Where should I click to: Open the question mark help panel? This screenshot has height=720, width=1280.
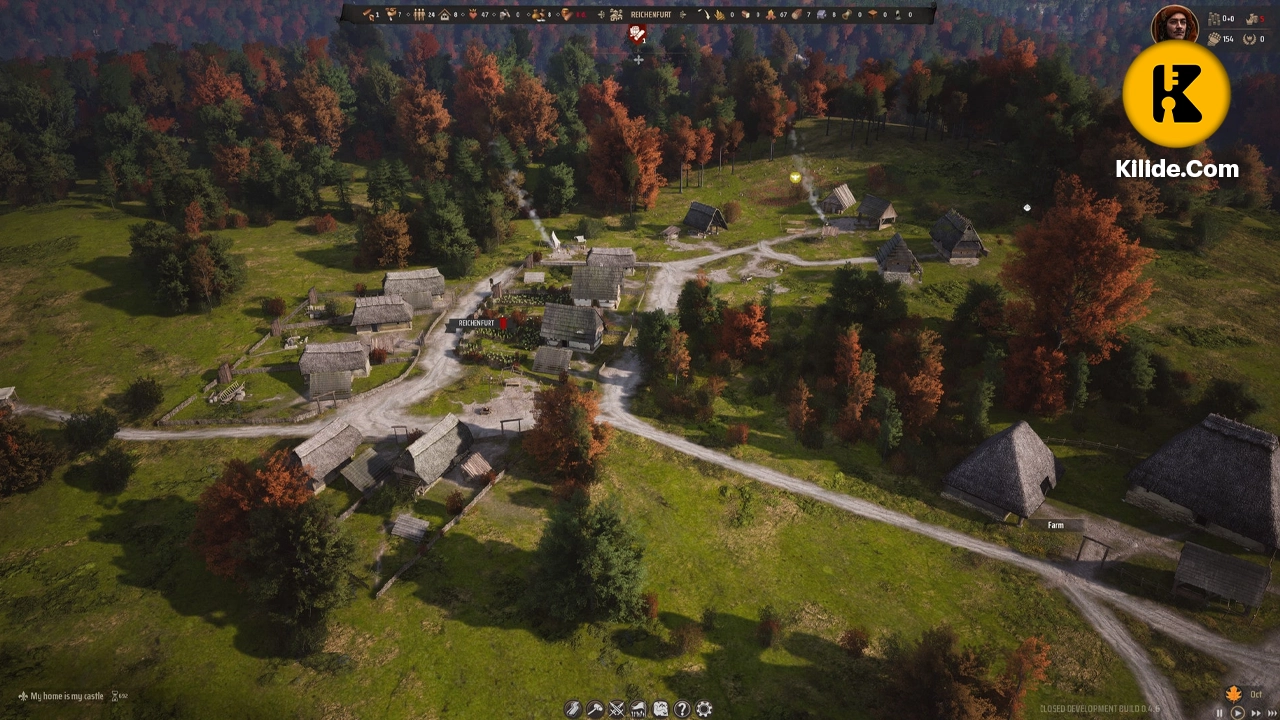click(x=682, y=709)
